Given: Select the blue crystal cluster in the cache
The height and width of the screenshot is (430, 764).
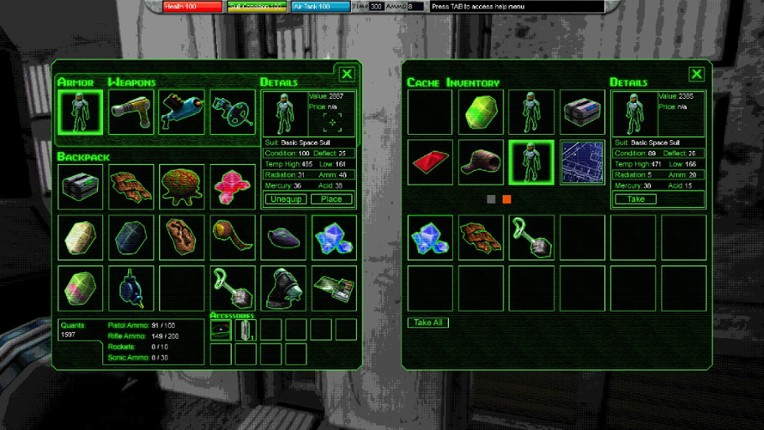Looking at the screenshot, I should click(x=430, y=237).
